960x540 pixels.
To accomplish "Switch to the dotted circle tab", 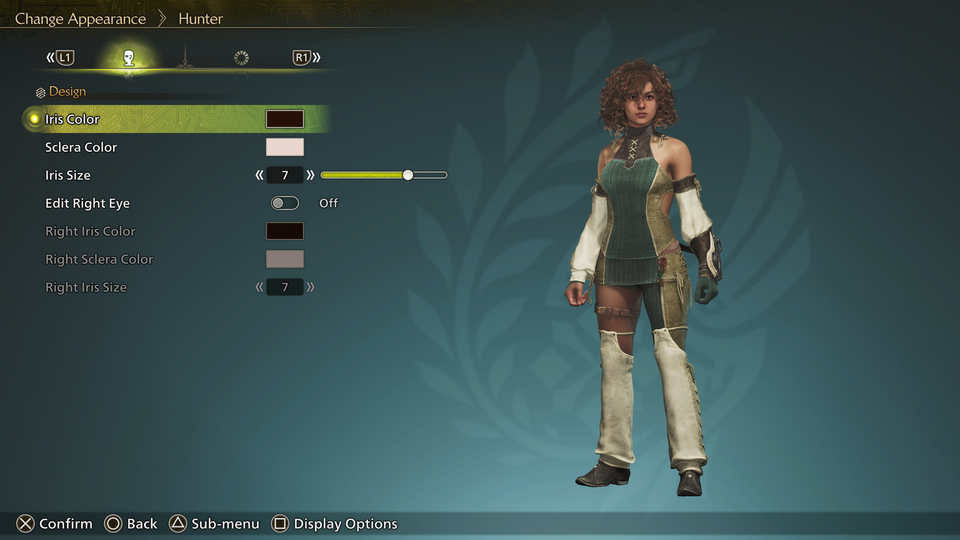I will pyautogui.click(x=241, y=58).
